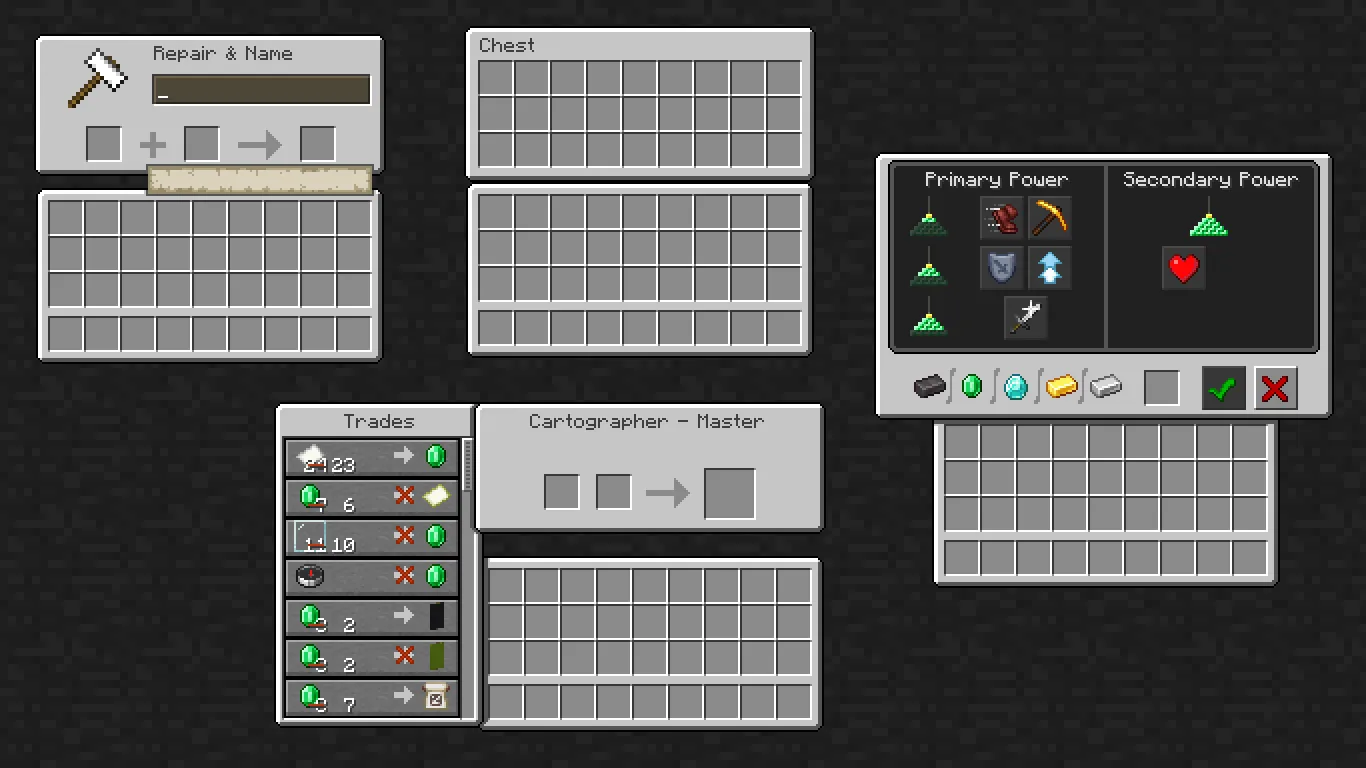Select the netherite ingot payment item
This screenshot has width=1366, height=768.
928,386
